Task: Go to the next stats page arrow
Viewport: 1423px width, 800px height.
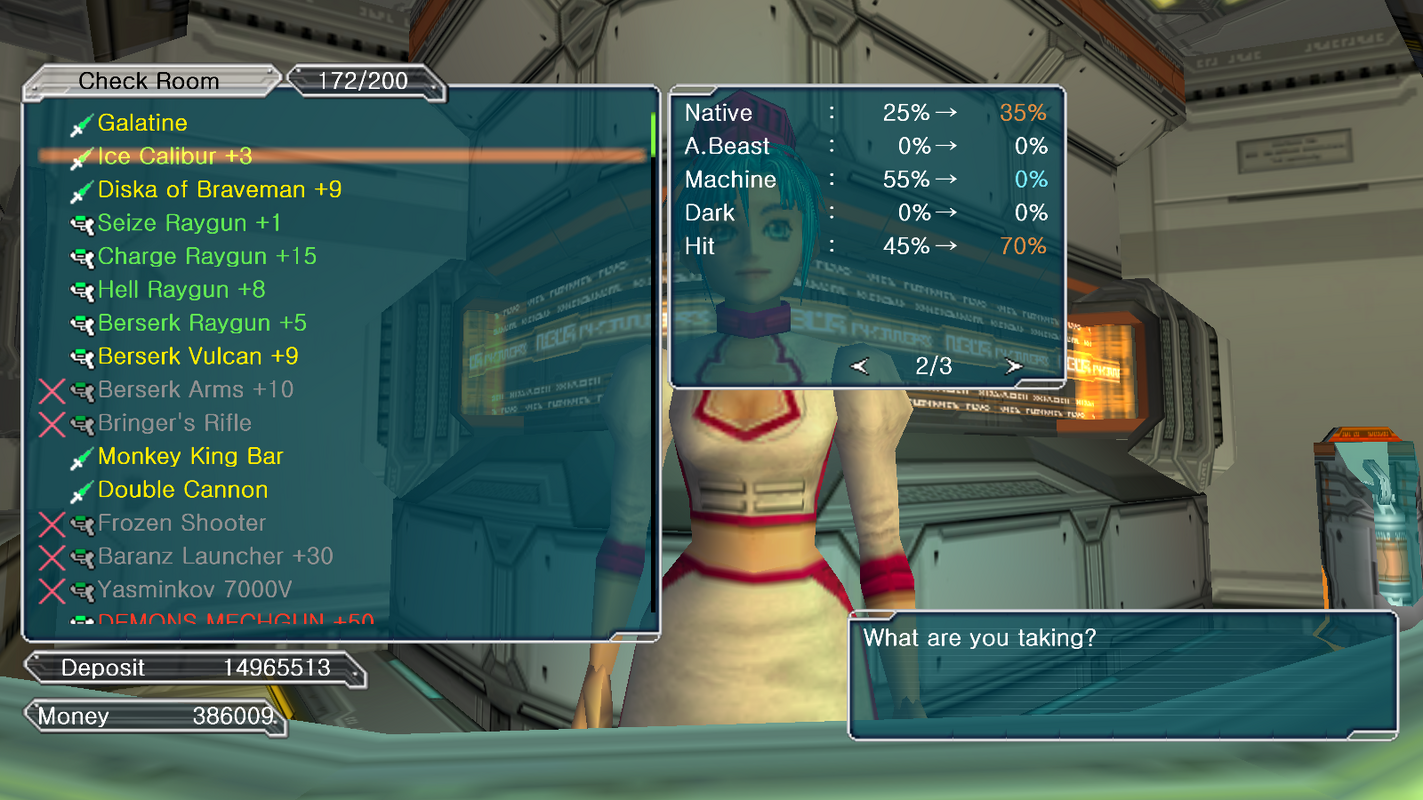Action: (1014, 366)
